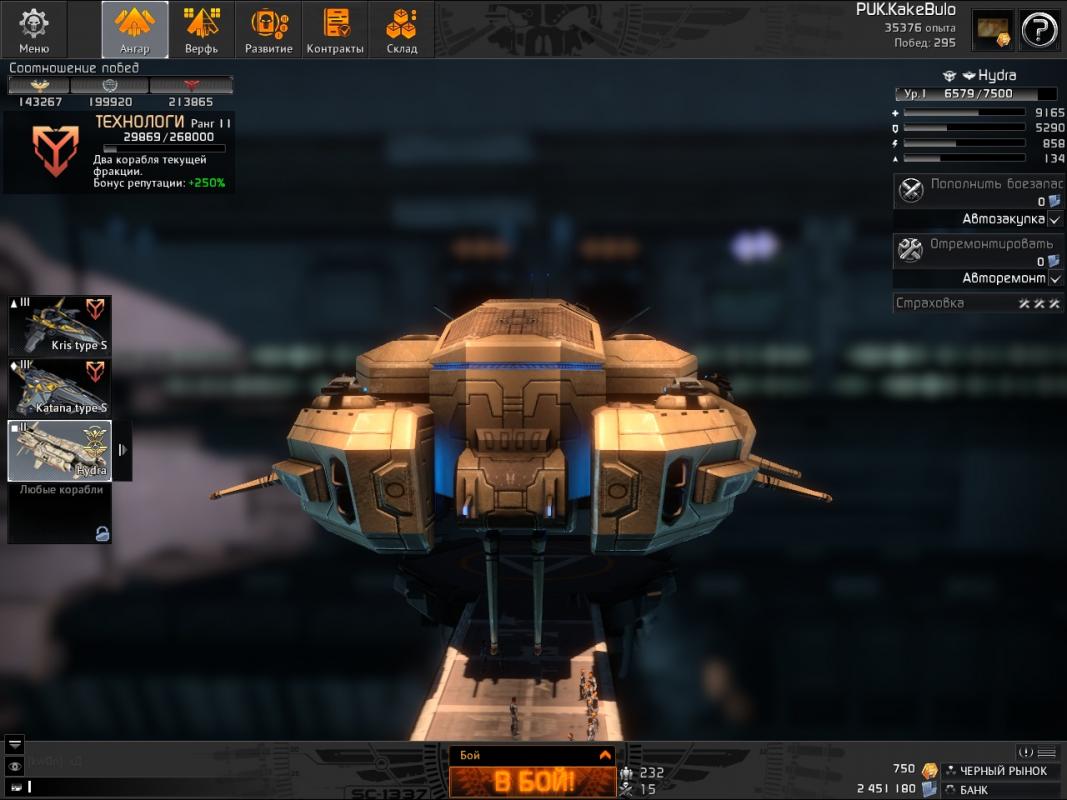
Task: Go to the Развитие tab
Action: [269, 30]
